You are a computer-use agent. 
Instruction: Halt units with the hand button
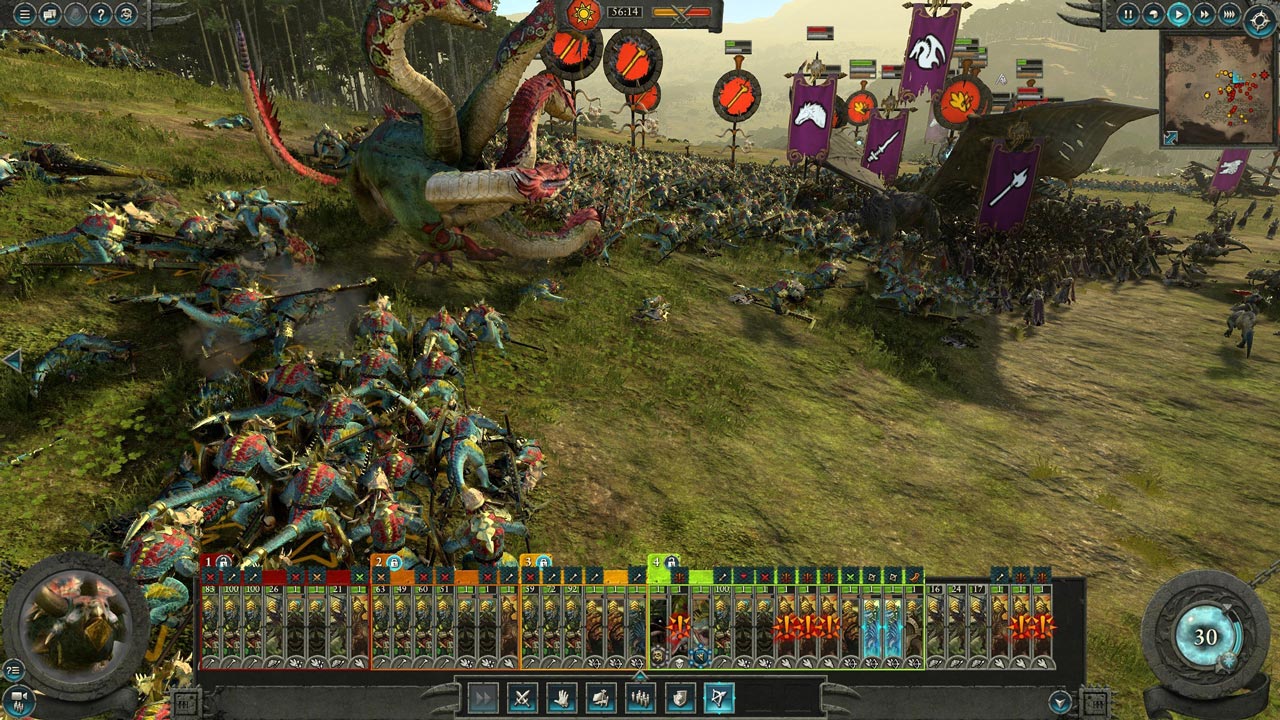pyautogui.click(x=561, y=698)
